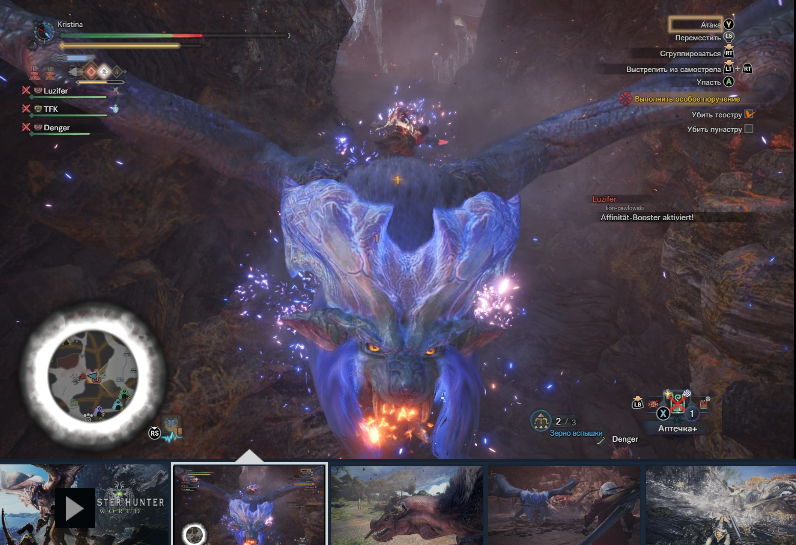View the snowy ice landscape thumbnail
Image resolution: width=796 pixels, height=545 pixels.
click(720, 504)
